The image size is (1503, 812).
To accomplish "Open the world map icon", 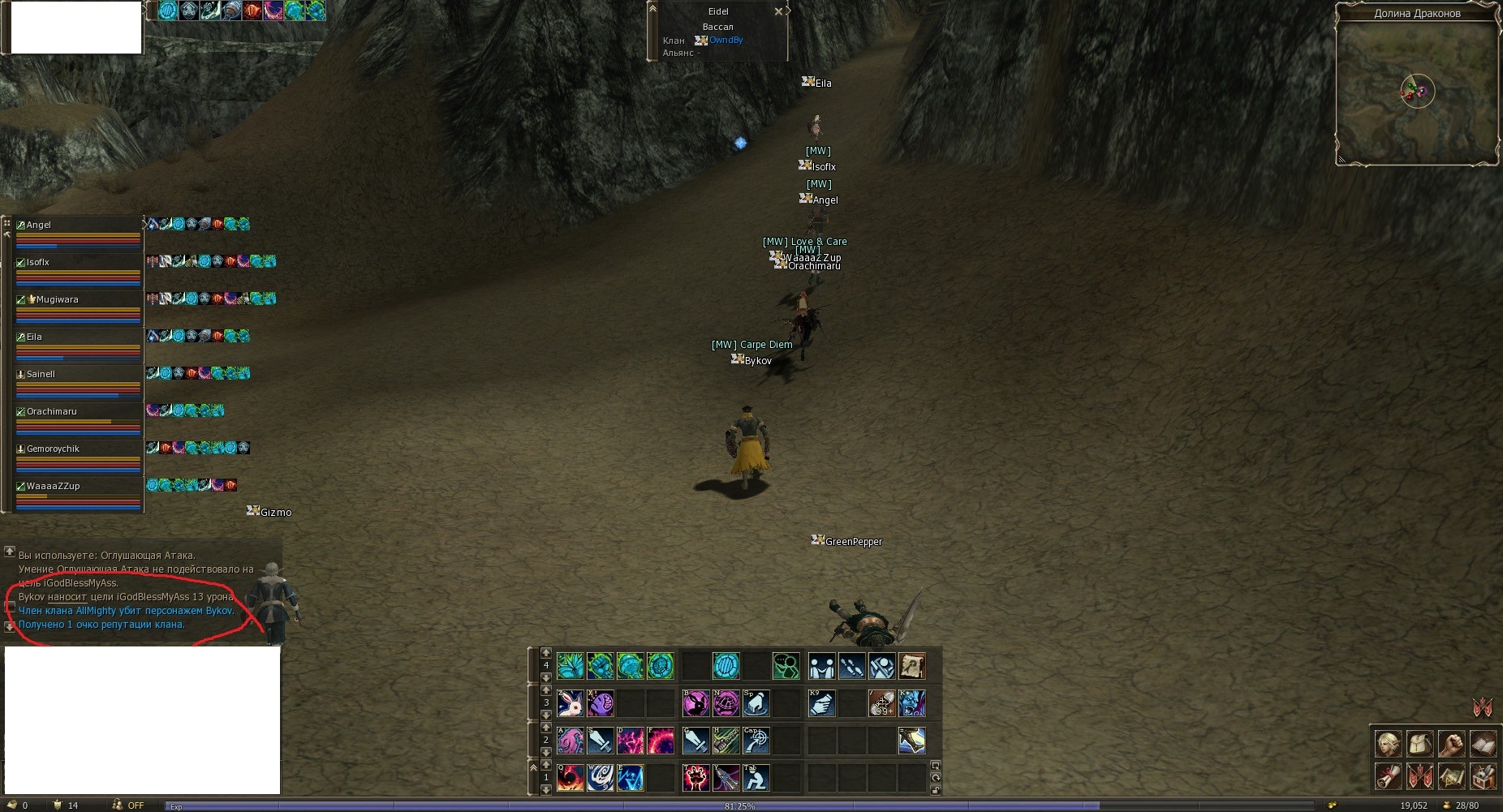I will pos(1451,776).
